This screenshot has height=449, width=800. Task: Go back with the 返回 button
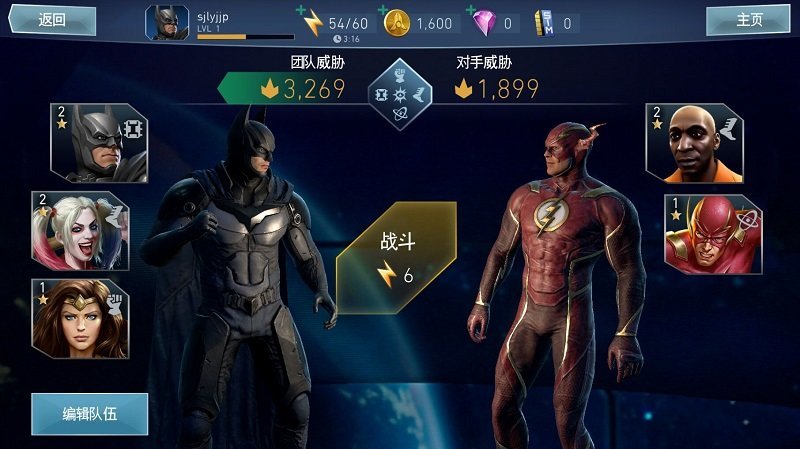point(52,19)
